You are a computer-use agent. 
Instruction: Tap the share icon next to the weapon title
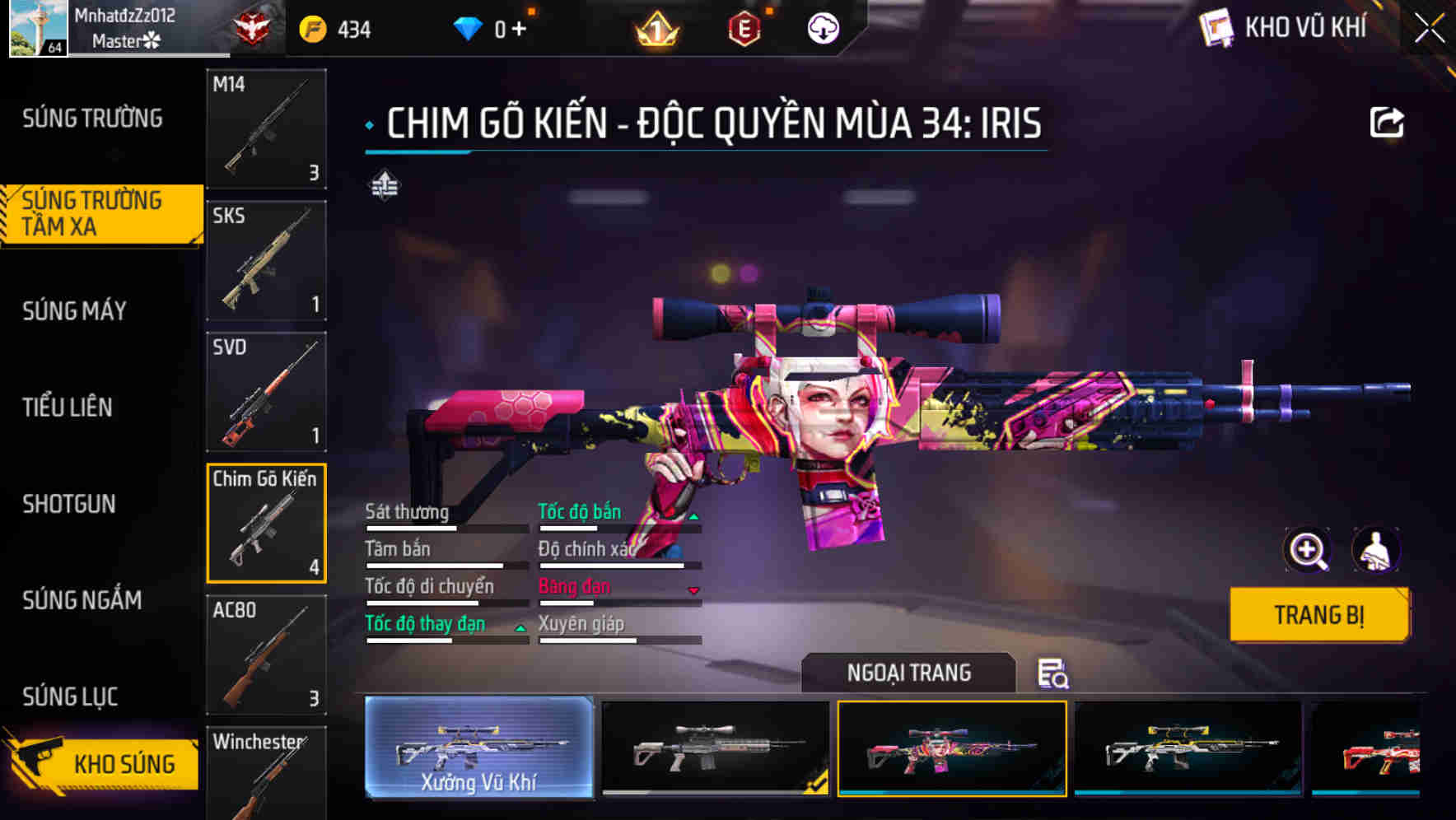[x=1388, y=121]
